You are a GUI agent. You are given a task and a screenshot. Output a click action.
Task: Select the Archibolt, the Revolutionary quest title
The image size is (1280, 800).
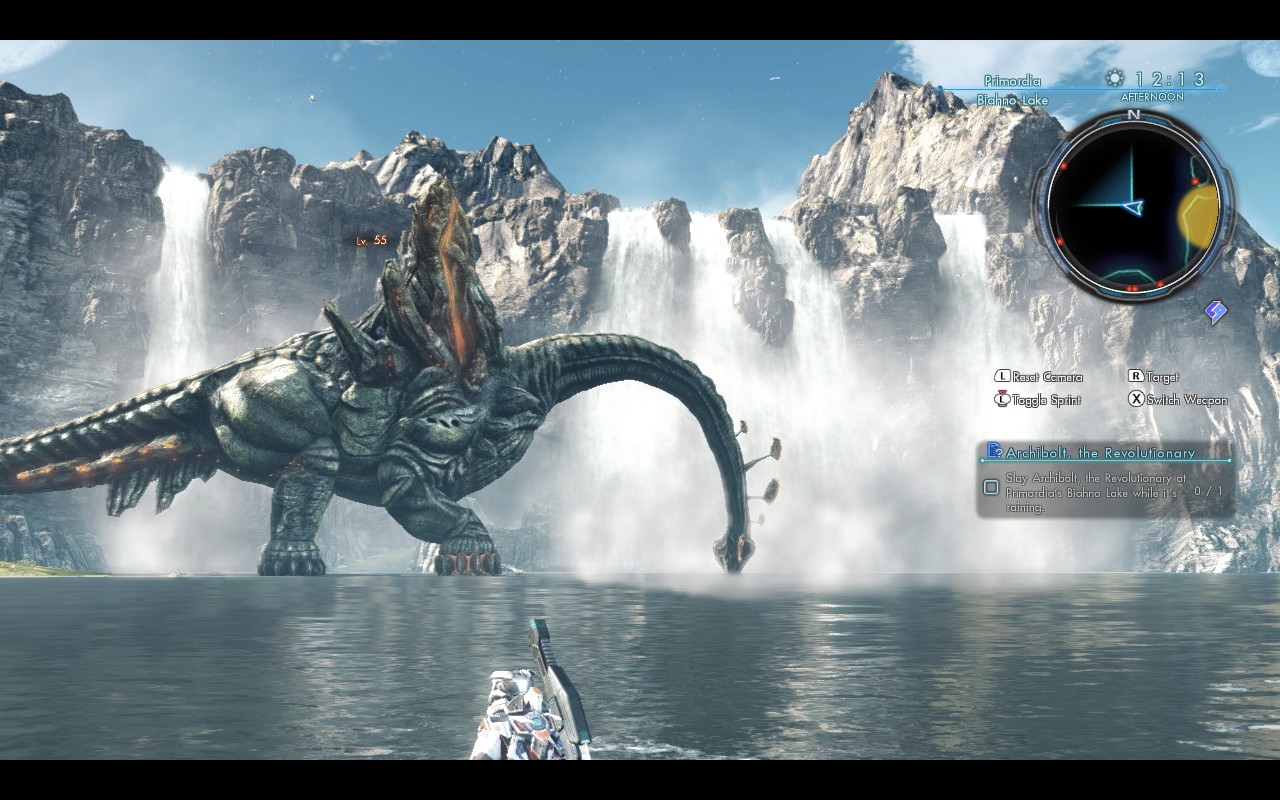(1100, 453)
